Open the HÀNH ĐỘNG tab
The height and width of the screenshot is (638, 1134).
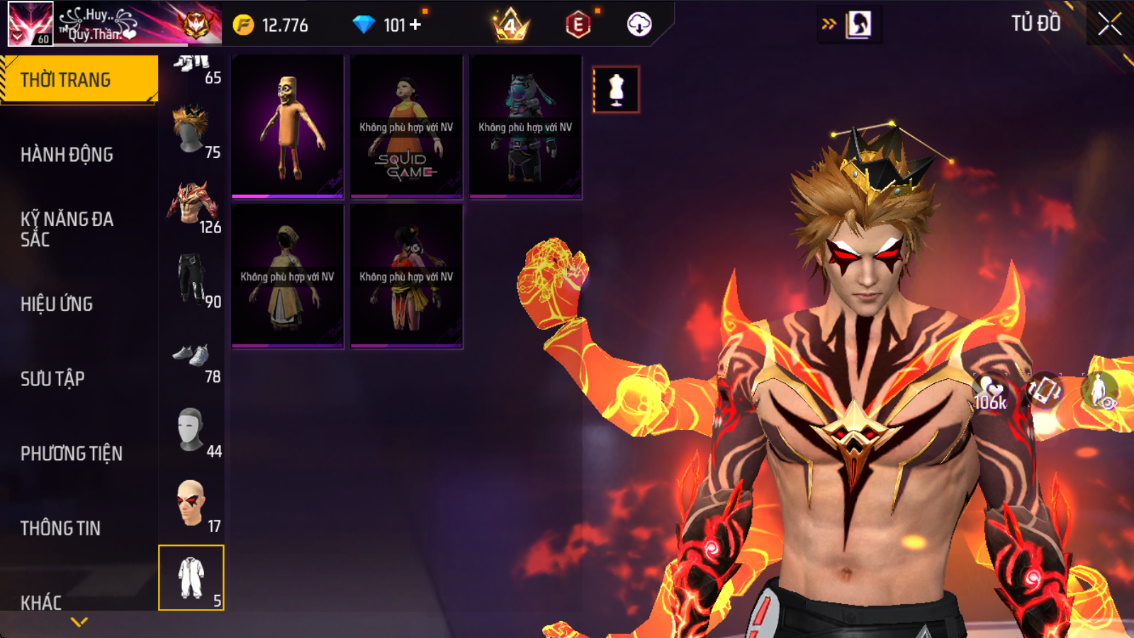(67, 154)
